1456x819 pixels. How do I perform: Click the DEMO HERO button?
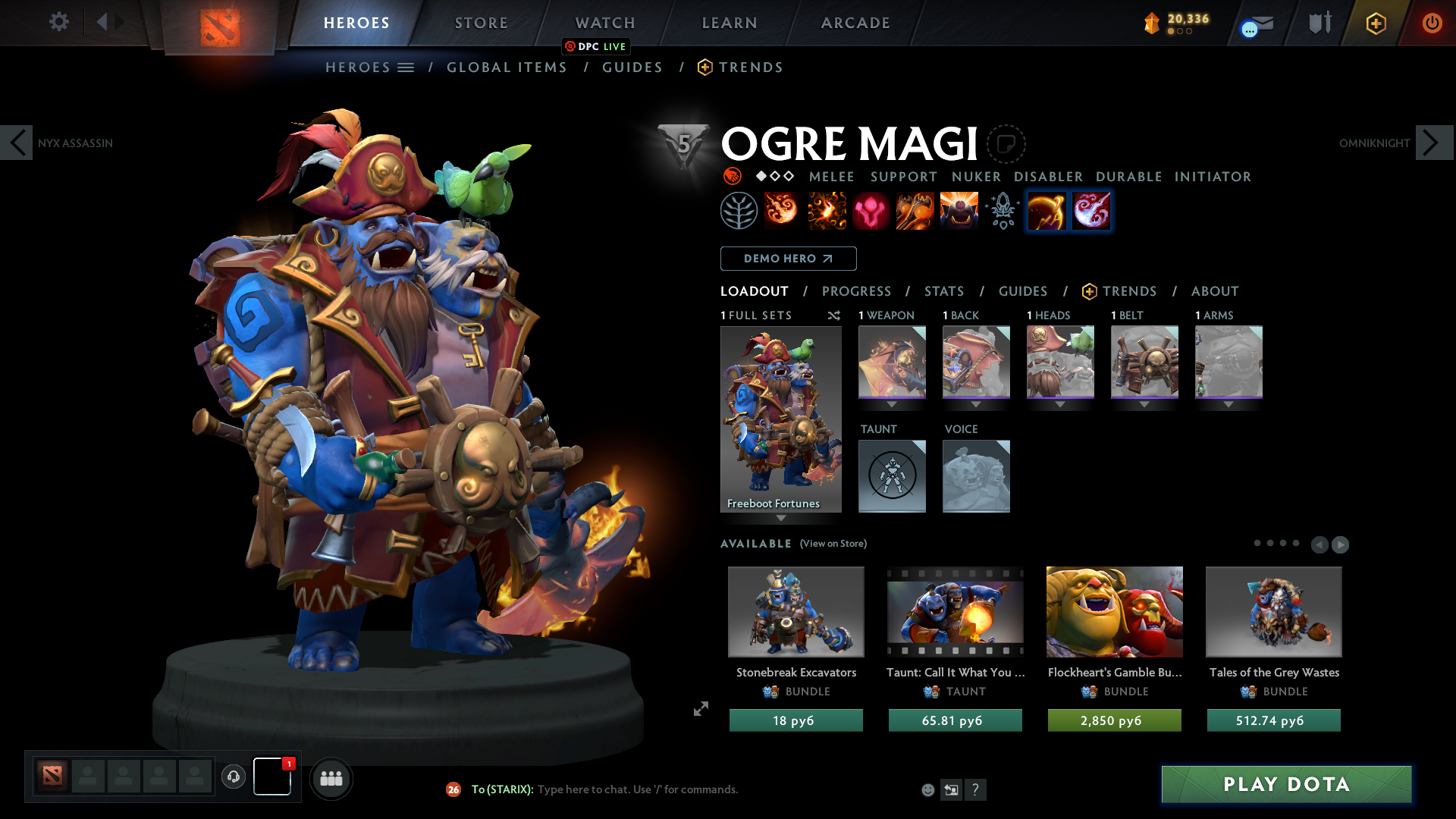(x=788, y=259)
